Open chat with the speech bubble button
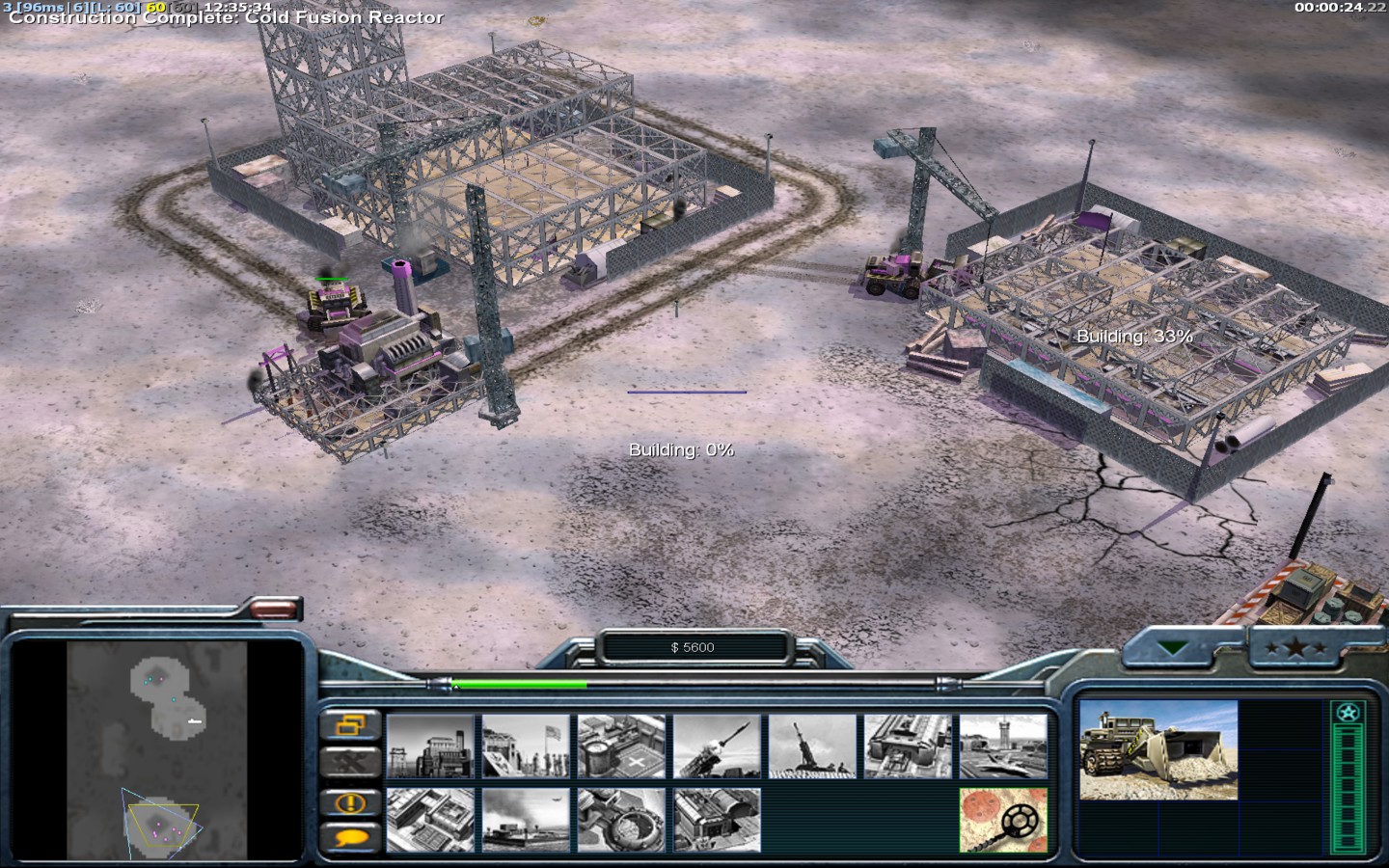The height and width of the screenshot is (868, 1389). tap(349, 837)
